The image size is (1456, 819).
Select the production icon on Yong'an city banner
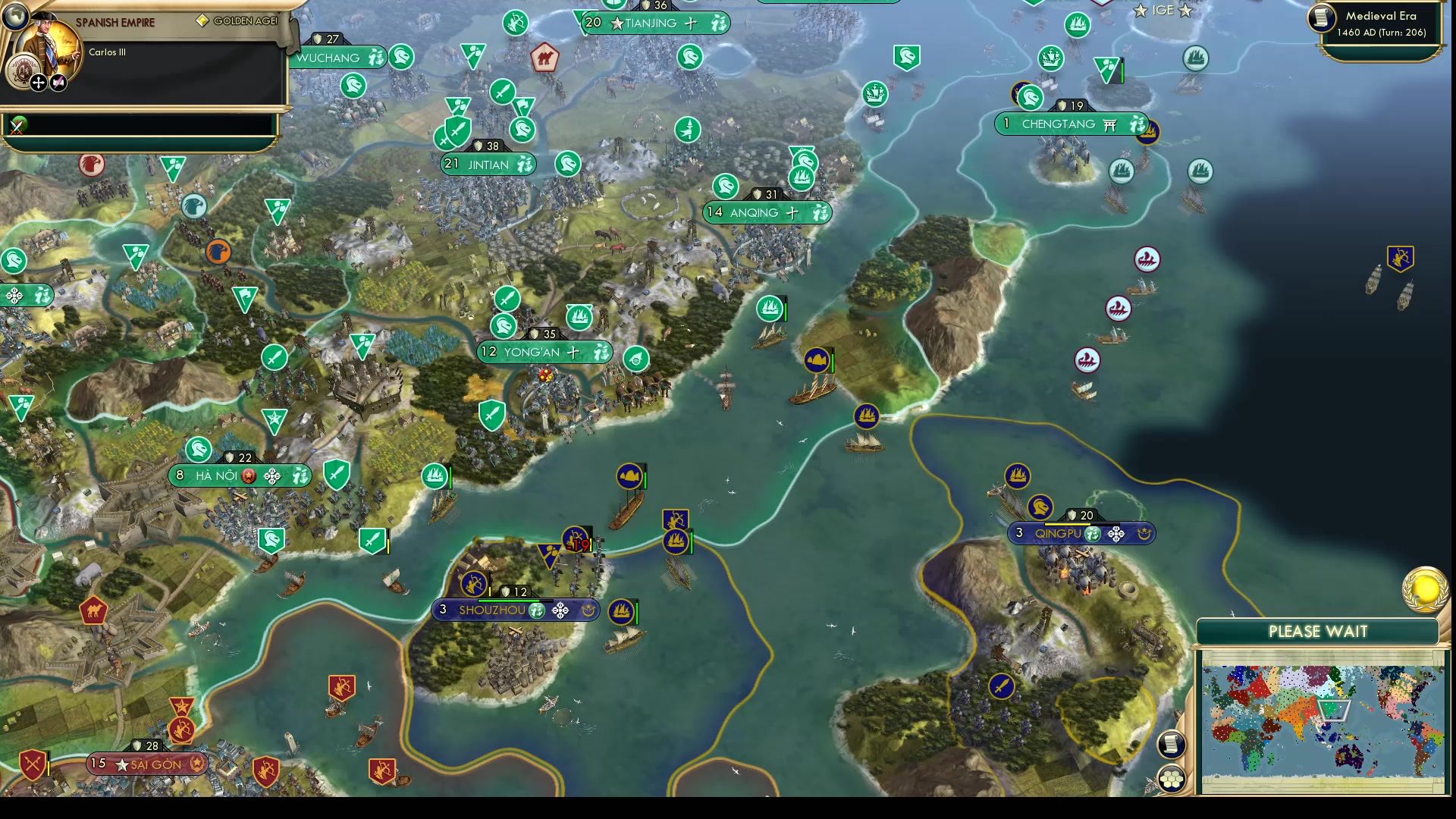click(x=599, y=352)
